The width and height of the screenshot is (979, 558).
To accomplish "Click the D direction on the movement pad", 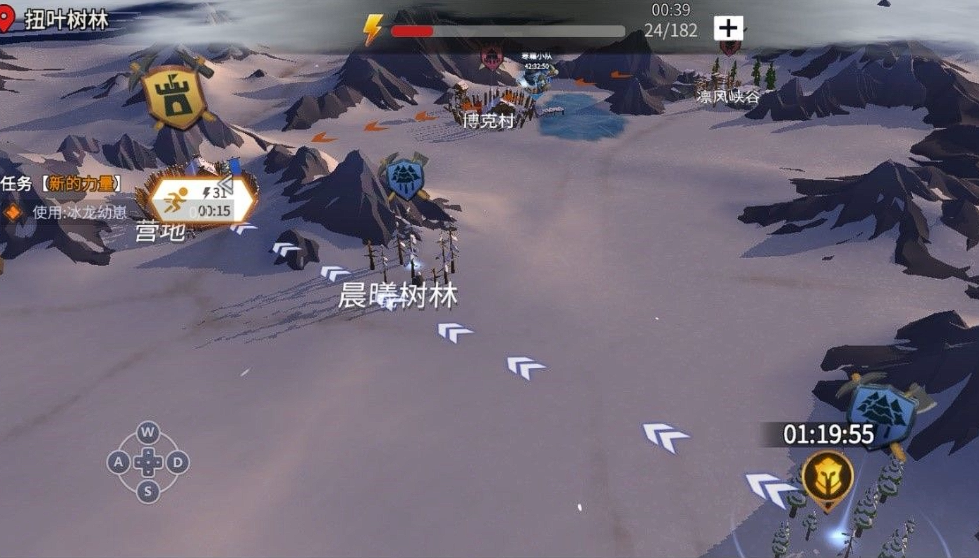I will [x=177, y=462].
